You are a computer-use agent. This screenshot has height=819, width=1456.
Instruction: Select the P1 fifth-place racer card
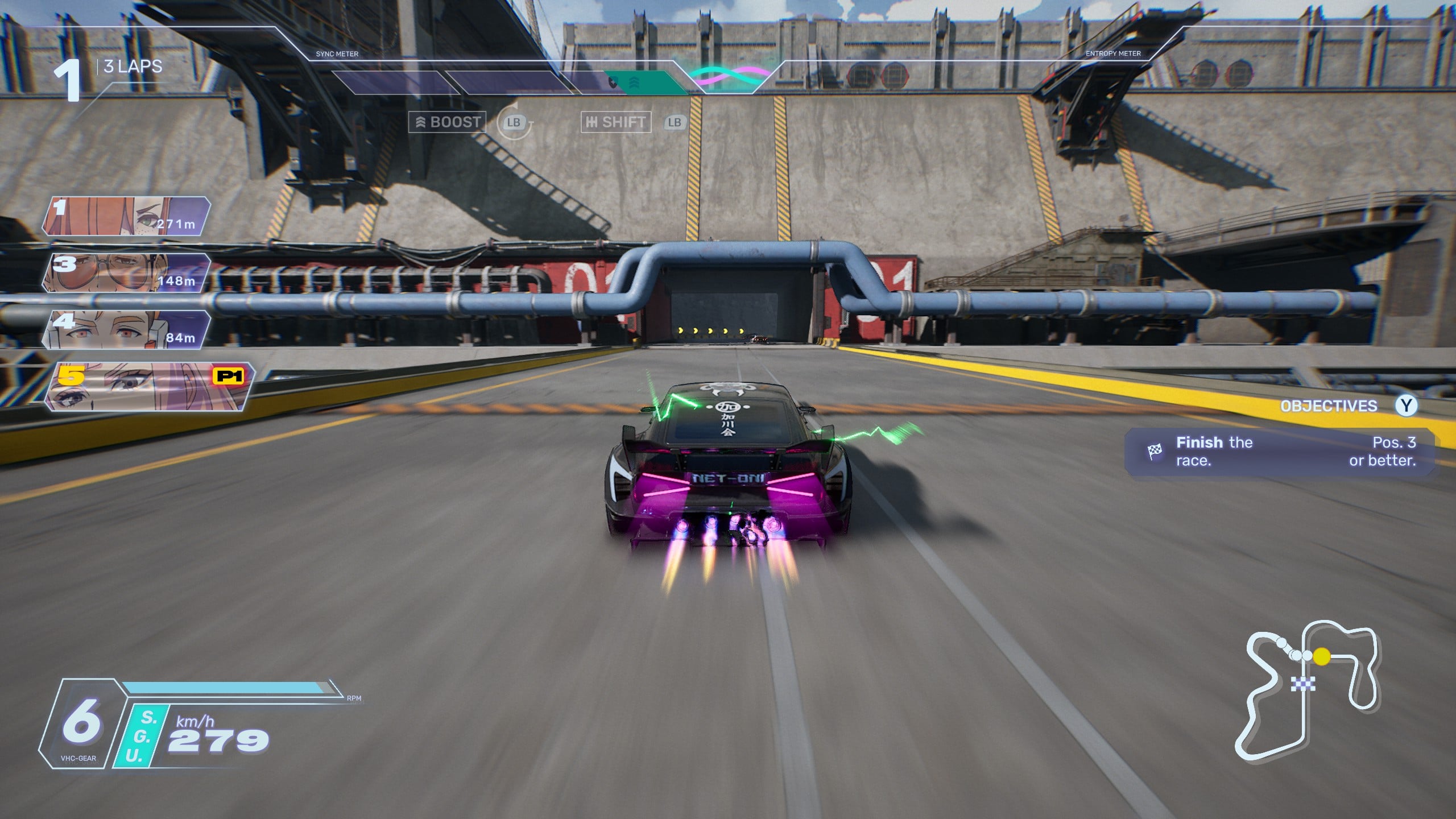tap(149, 387)
